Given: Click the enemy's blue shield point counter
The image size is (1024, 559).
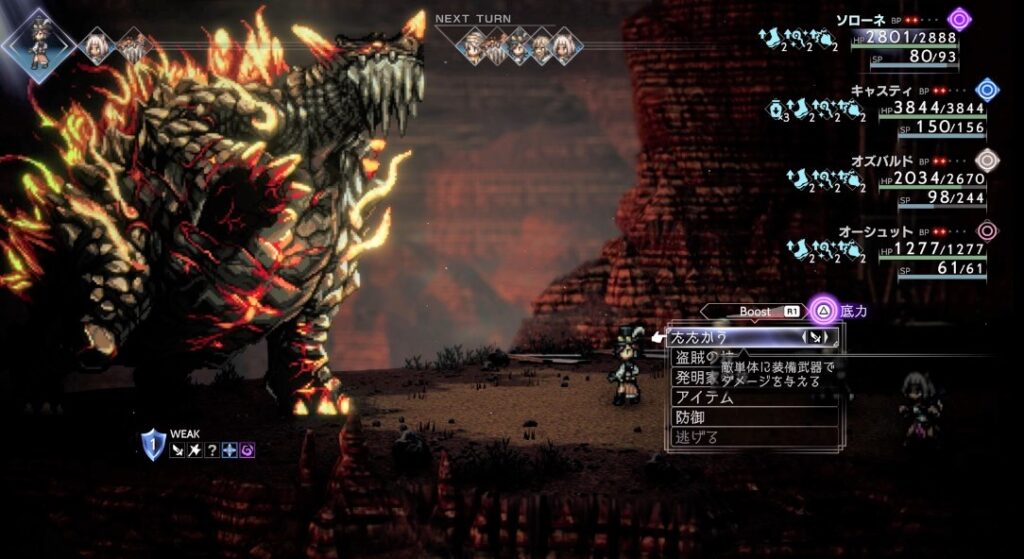Looking at the screenshot, I should point(153,444).
